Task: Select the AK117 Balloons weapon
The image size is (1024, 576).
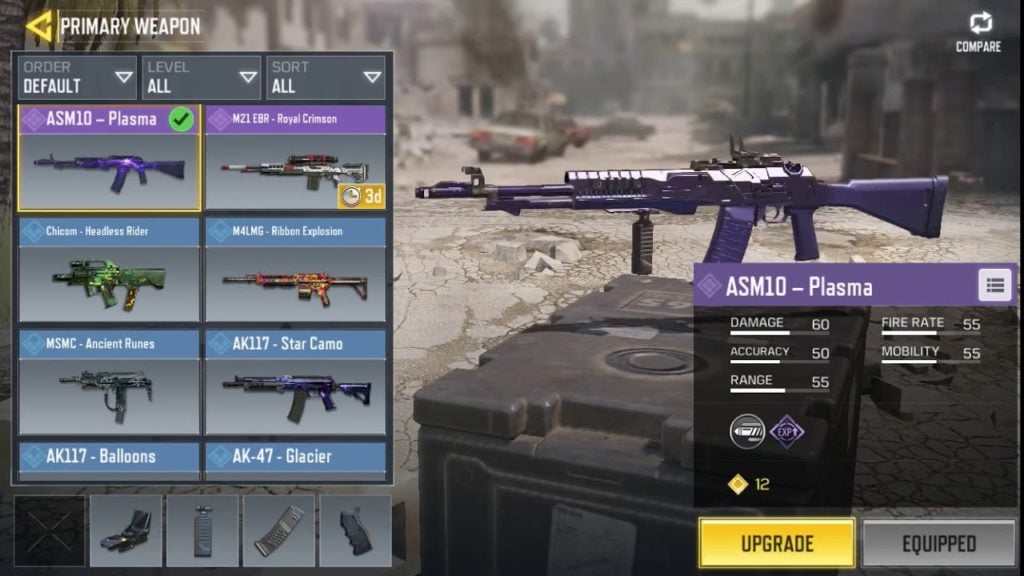Action: coord(109,458)
